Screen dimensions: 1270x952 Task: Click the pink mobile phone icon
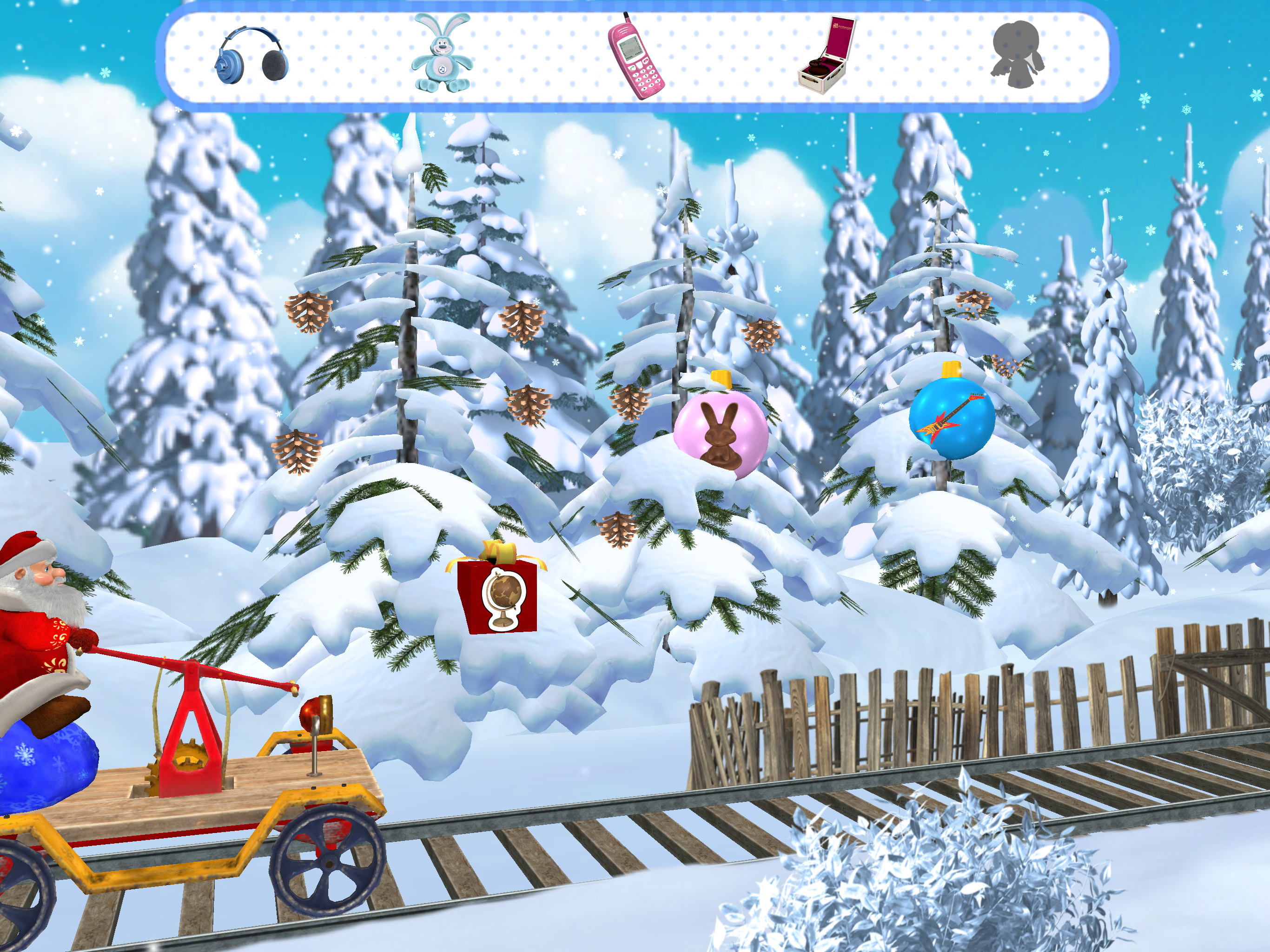636,56
